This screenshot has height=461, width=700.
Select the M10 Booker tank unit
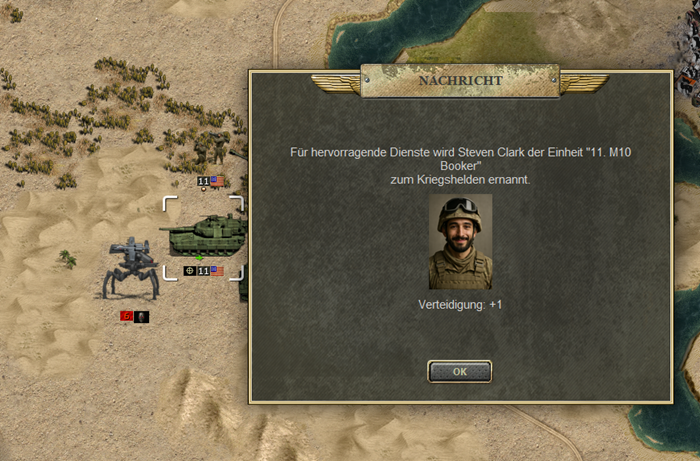[x=203, y=237]
